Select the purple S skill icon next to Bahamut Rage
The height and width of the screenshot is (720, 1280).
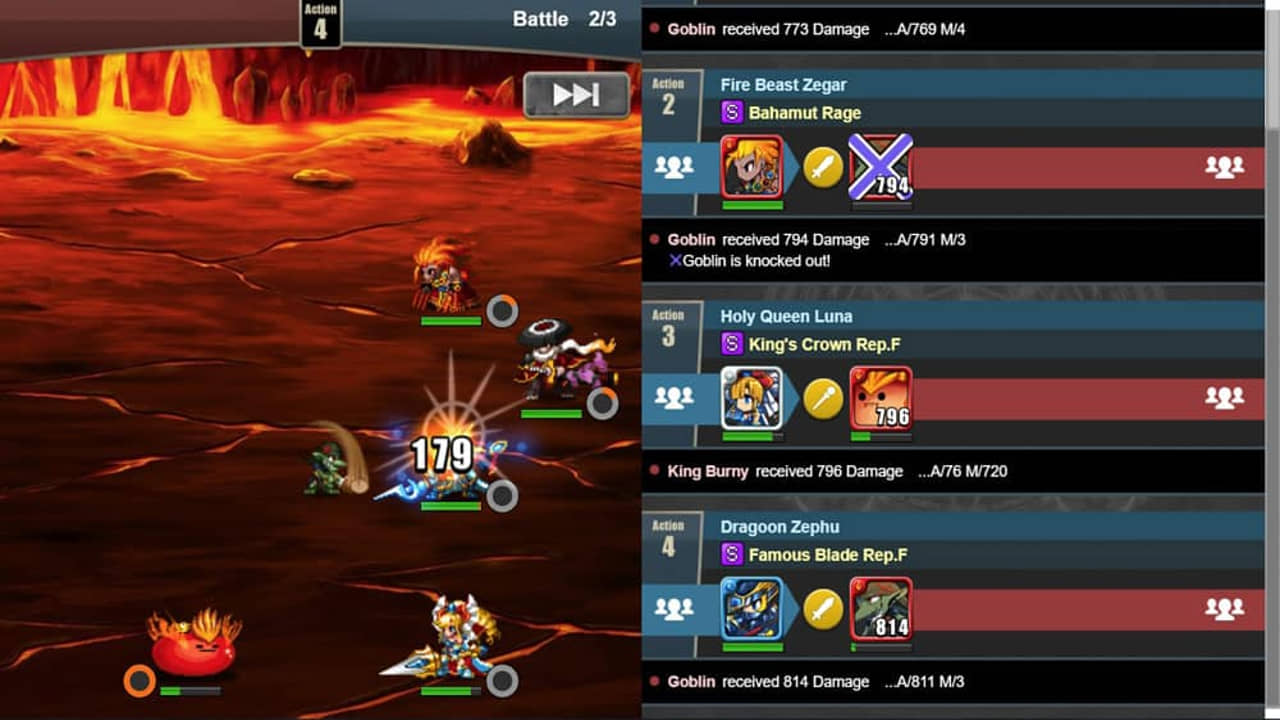(x=733, y=113)
